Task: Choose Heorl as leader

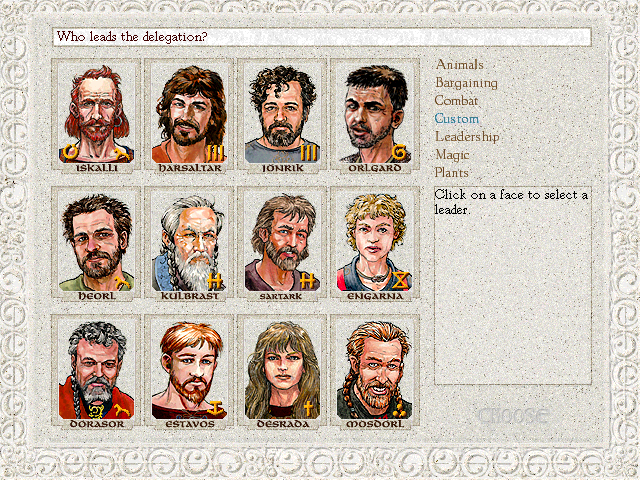Action: point(96,242)
